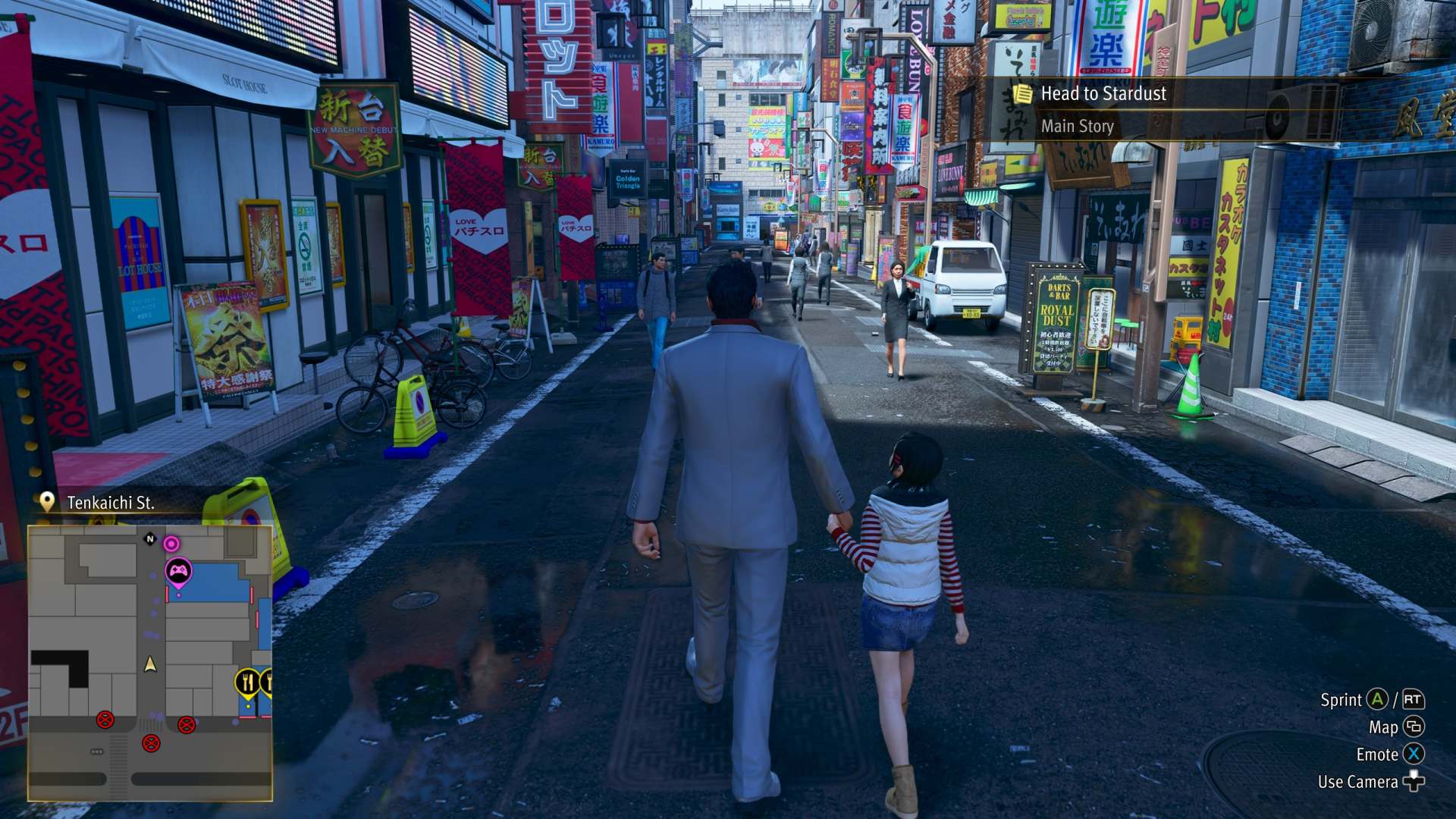Select the pink gamepad arcade marker
Image resolution: width=1456 pixels, height=819 pixels.
pyautogui.click(x=178, y=572)
